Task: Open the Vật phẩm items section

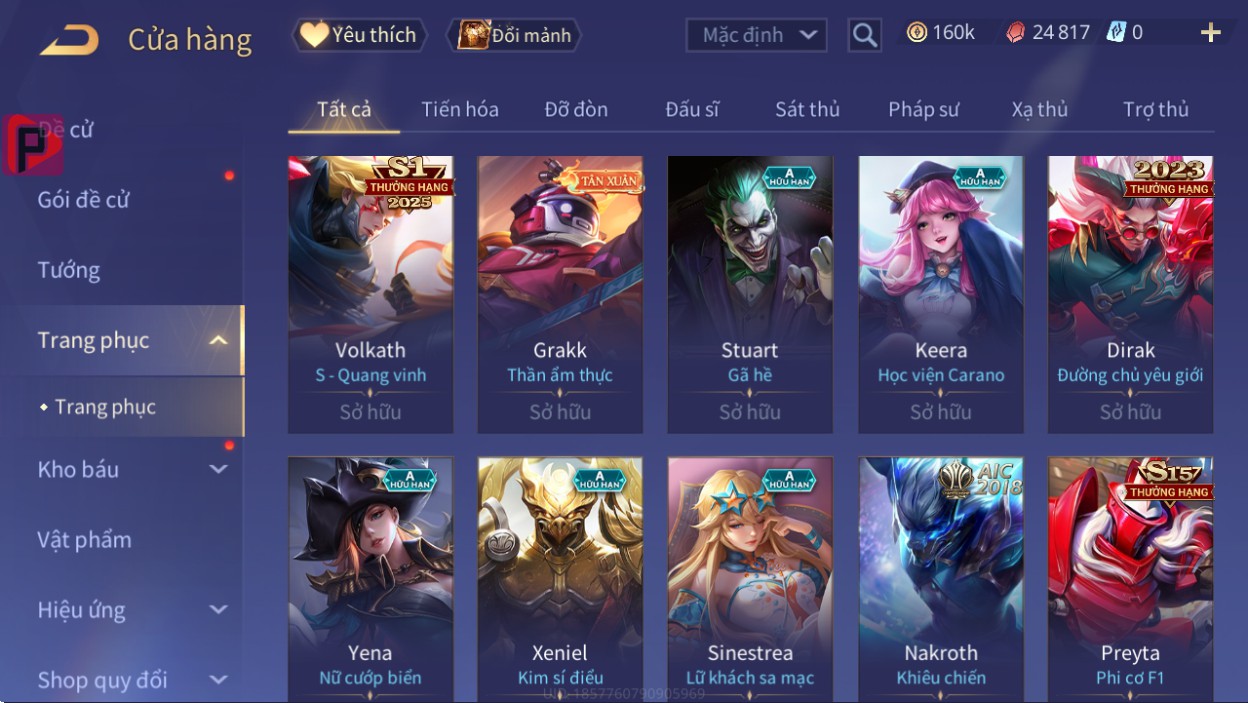Action: 85,540
